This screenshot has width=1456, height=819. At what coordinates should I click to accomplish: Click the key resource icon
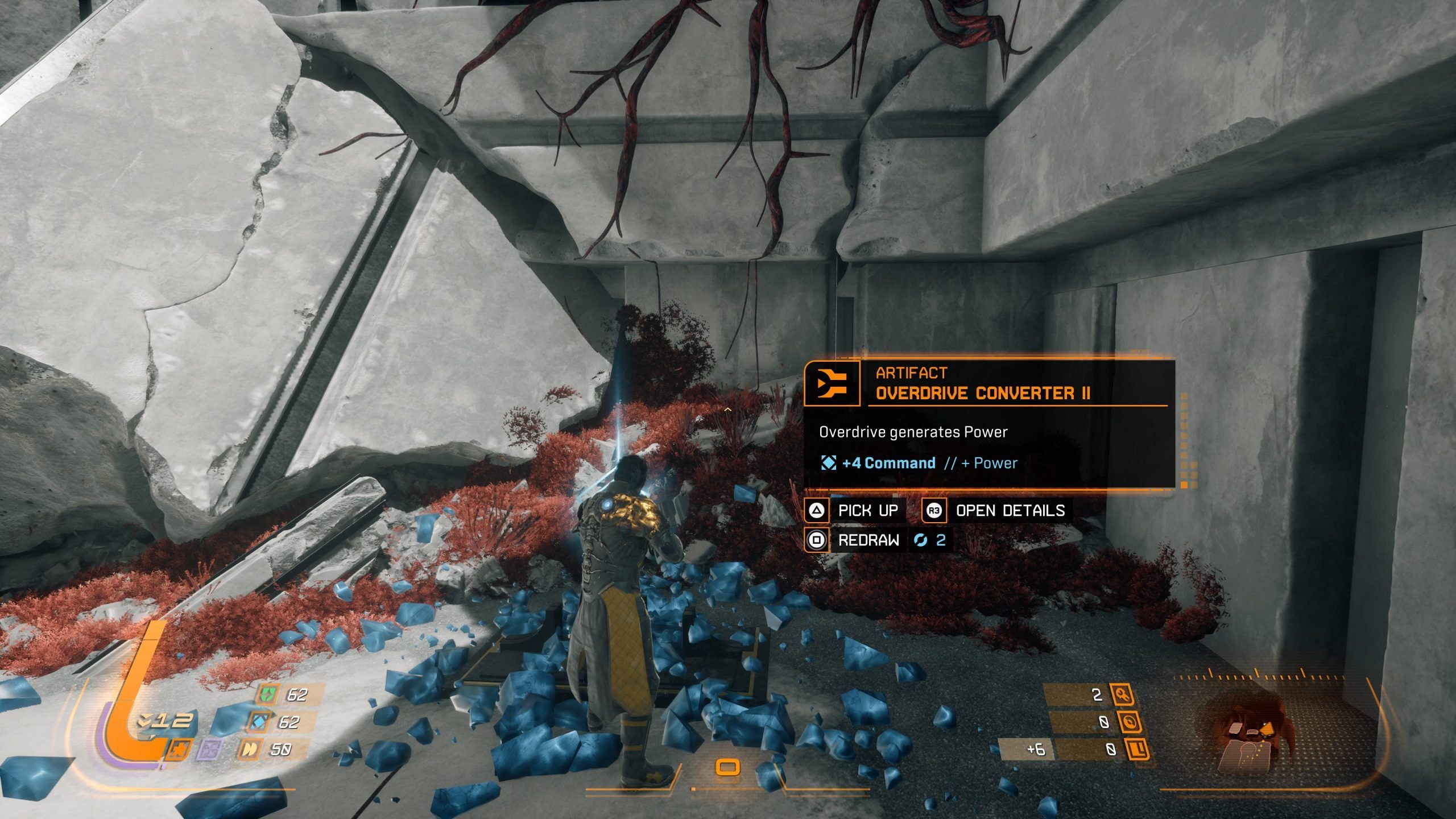click(x=1120, y=694)
